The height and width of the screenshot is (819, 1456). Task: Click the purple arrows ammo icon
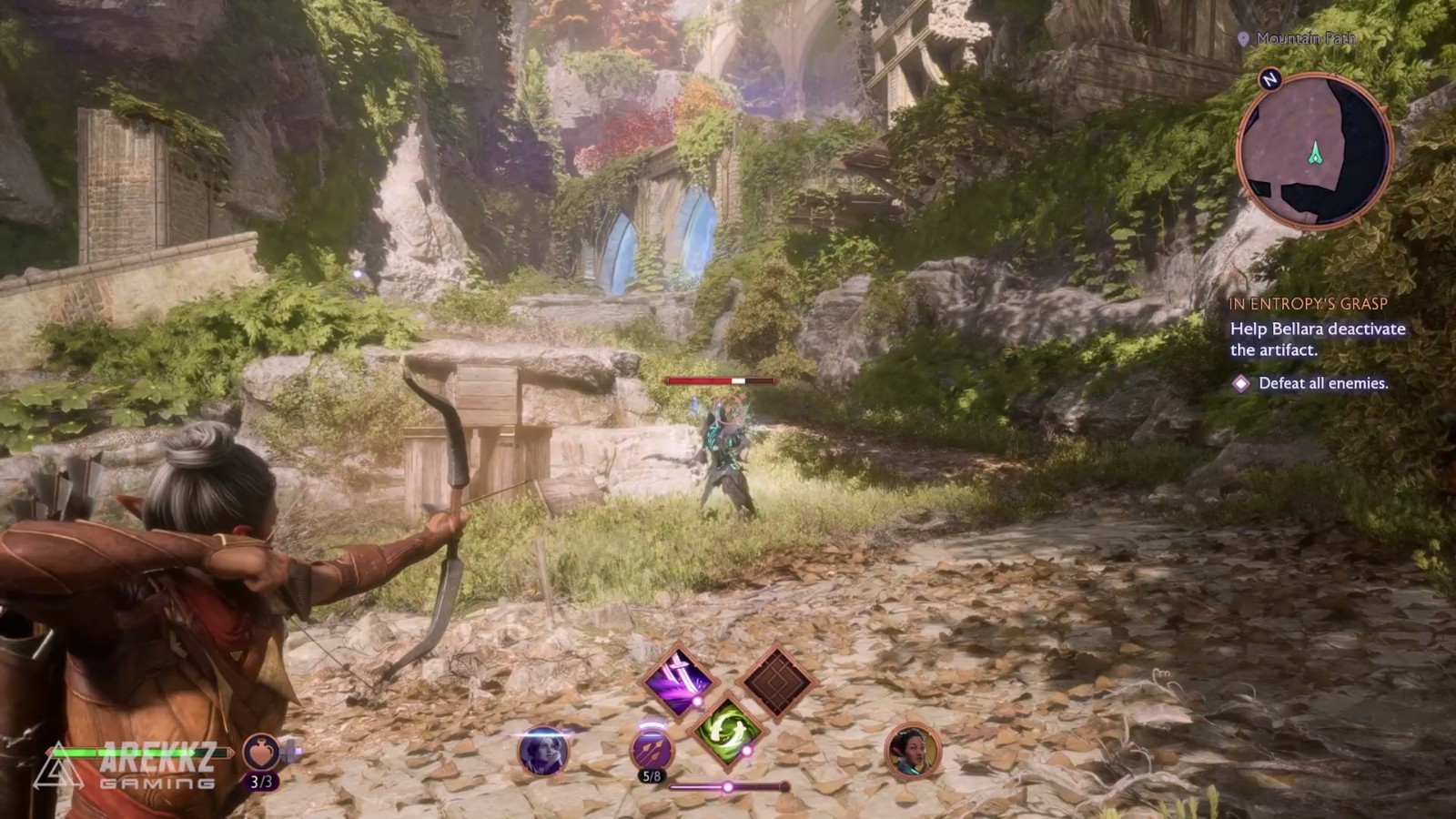pyautogui.click(x=652, y=750)
